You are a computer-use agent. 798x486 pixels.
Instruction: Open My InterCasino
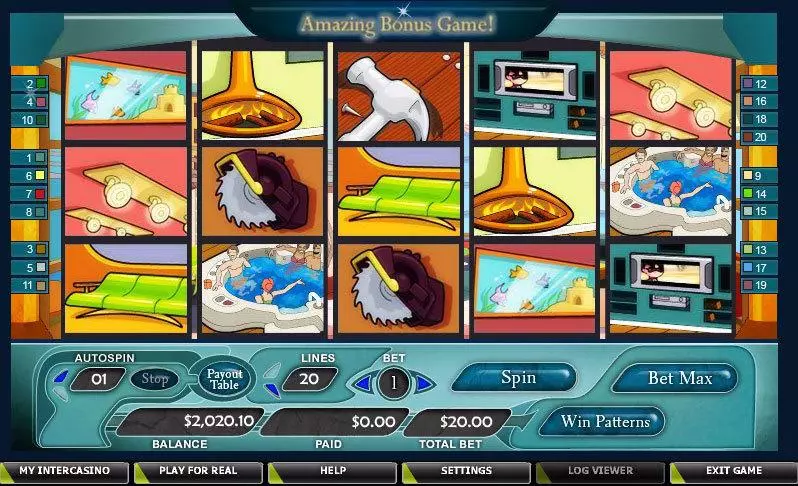(65, 470)
